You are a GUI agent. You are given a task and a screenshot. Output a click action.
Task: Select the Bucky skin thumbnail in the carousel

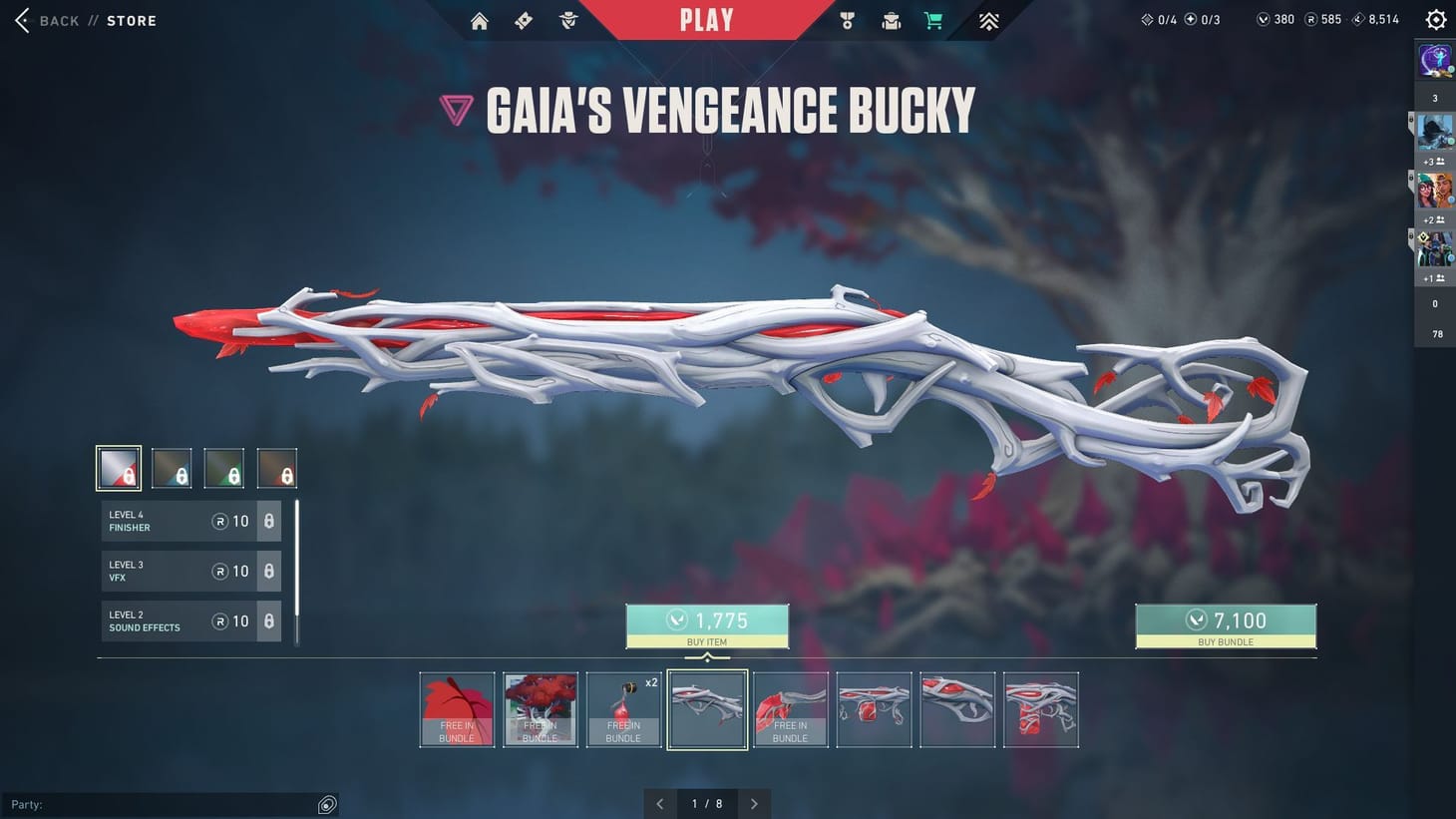click(707, 709)
